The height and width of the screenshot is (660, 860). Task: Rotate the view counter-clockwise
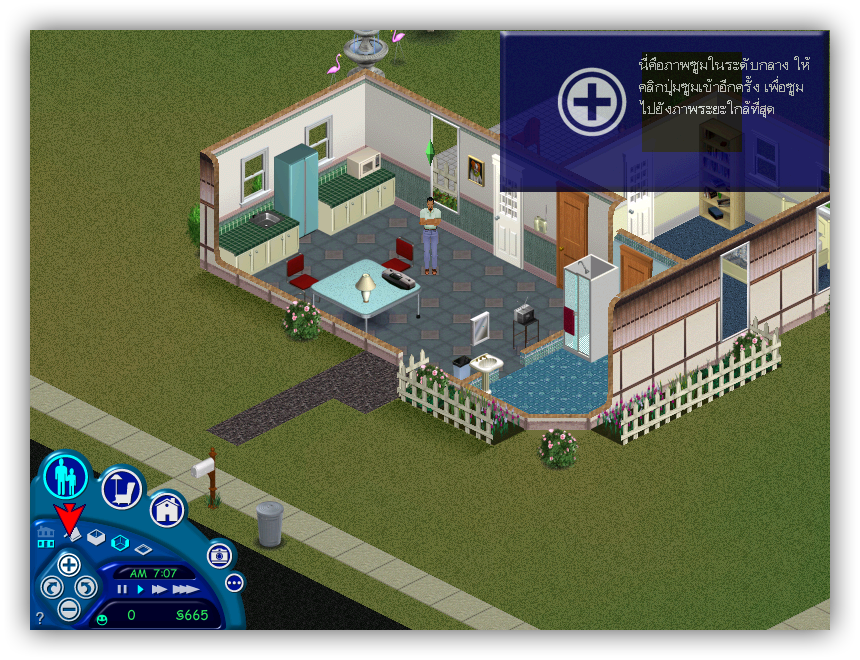tap(51, 586)
